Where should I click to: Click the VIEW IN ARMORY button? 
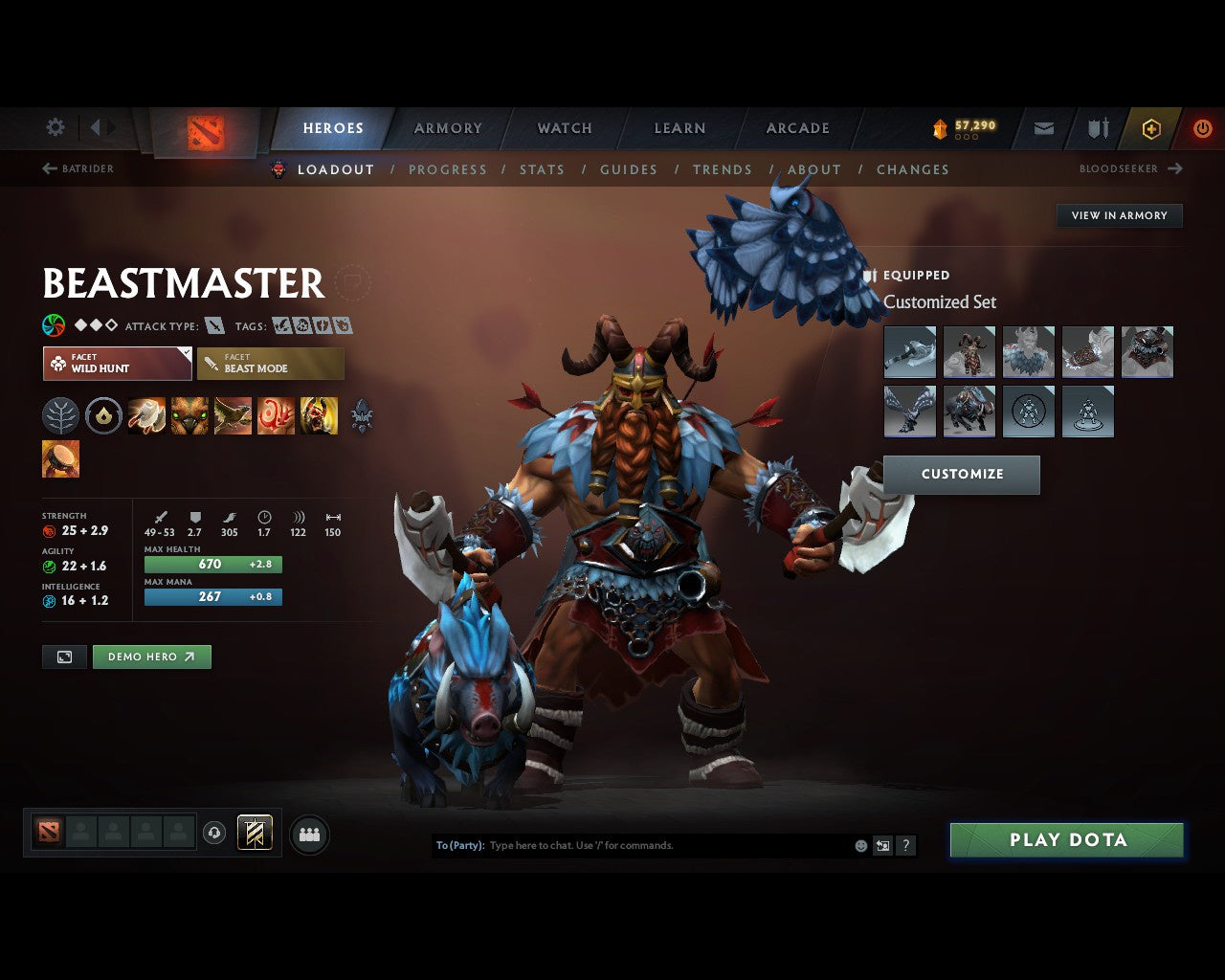[1119, 215]
